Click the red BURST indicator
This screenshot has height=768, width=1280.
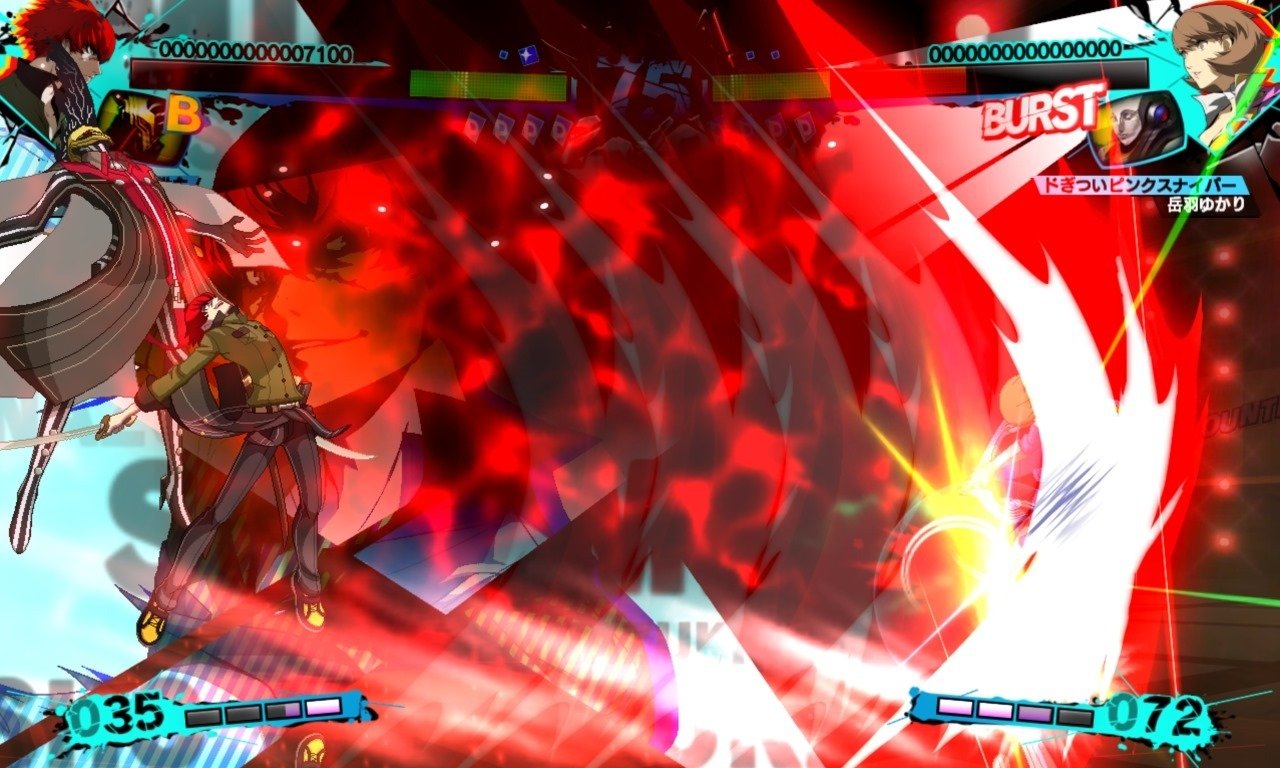pos(1037,119)
